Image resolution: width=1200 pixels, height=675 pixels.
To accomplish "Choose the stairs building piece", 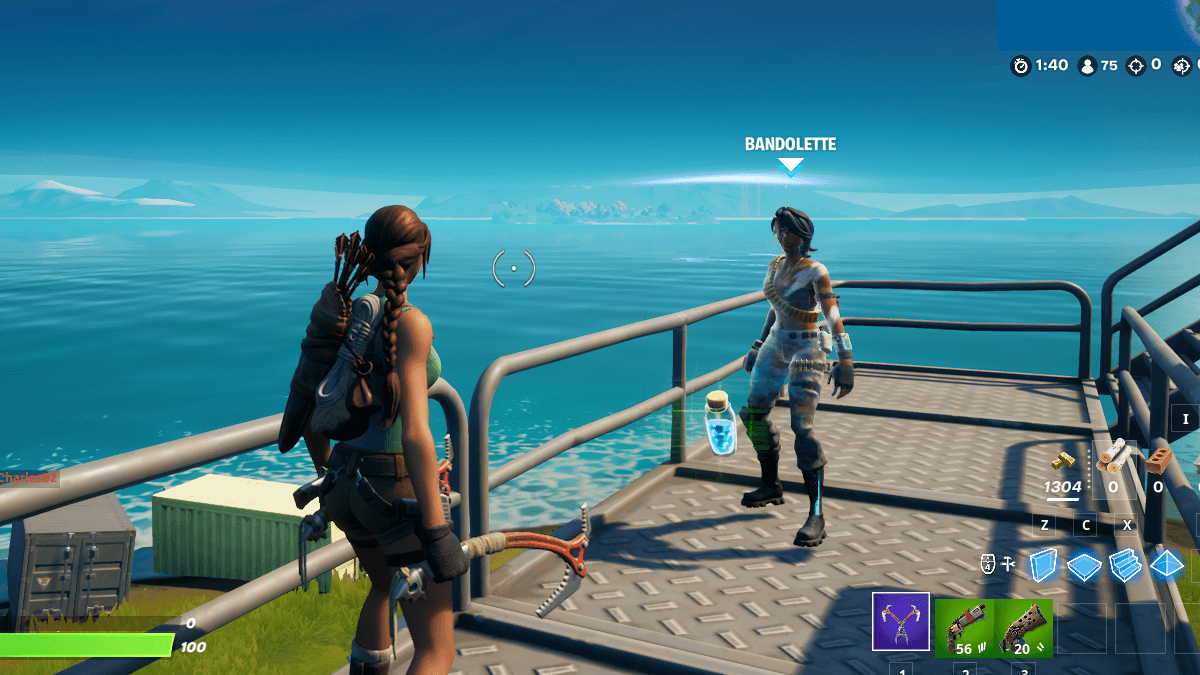I will tap(1125, 565).
